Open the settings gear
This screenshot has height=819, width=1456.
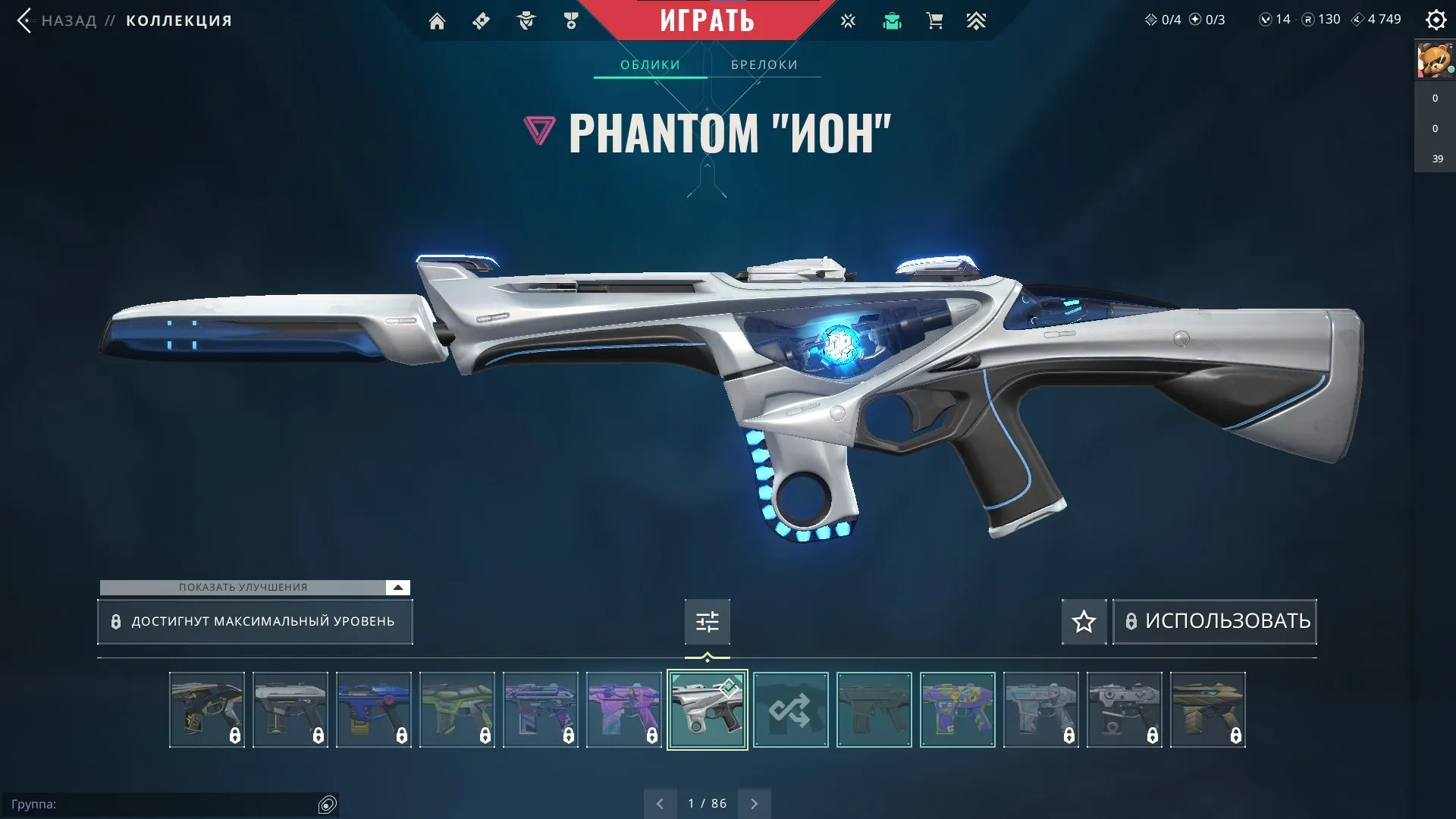point(1437,20)
